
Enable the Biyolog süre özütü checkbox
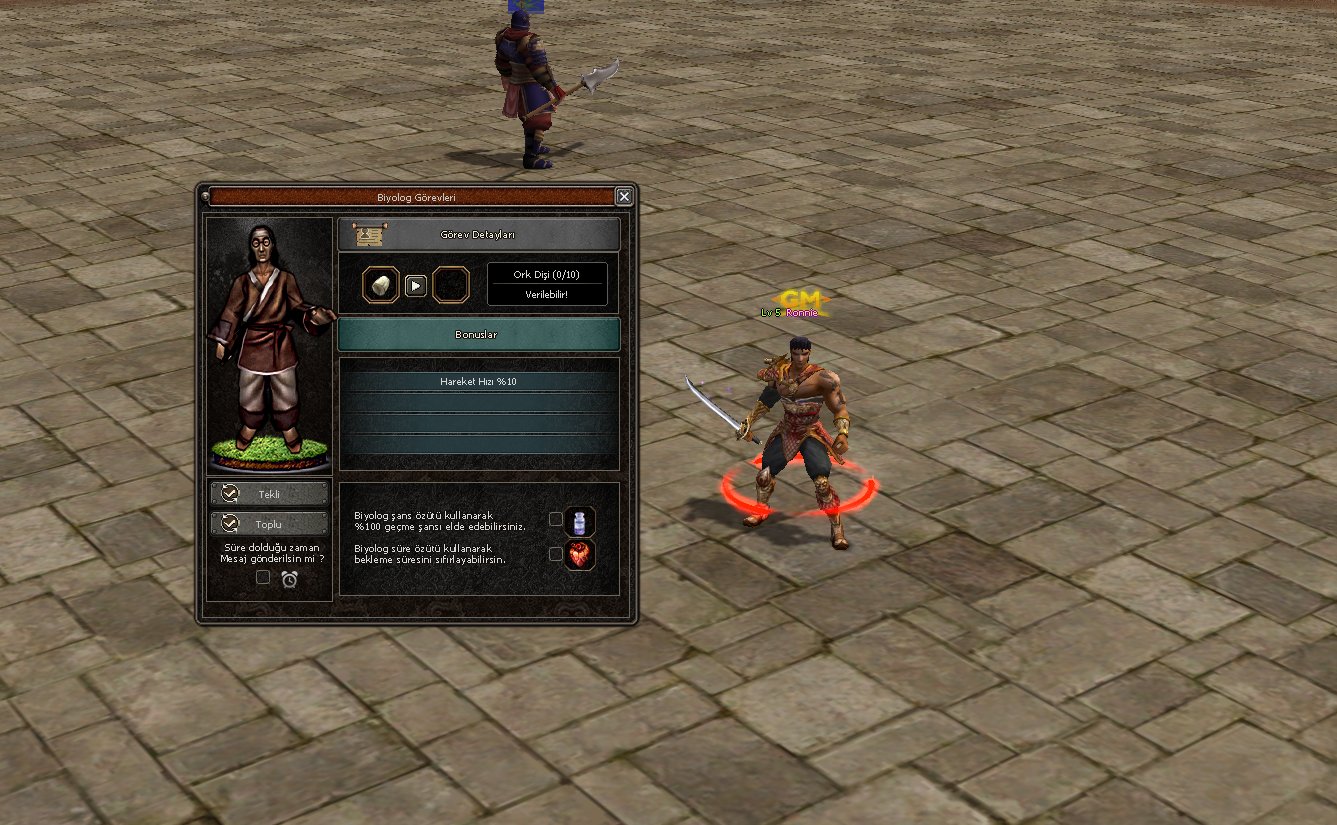click(x=556, y=554)
